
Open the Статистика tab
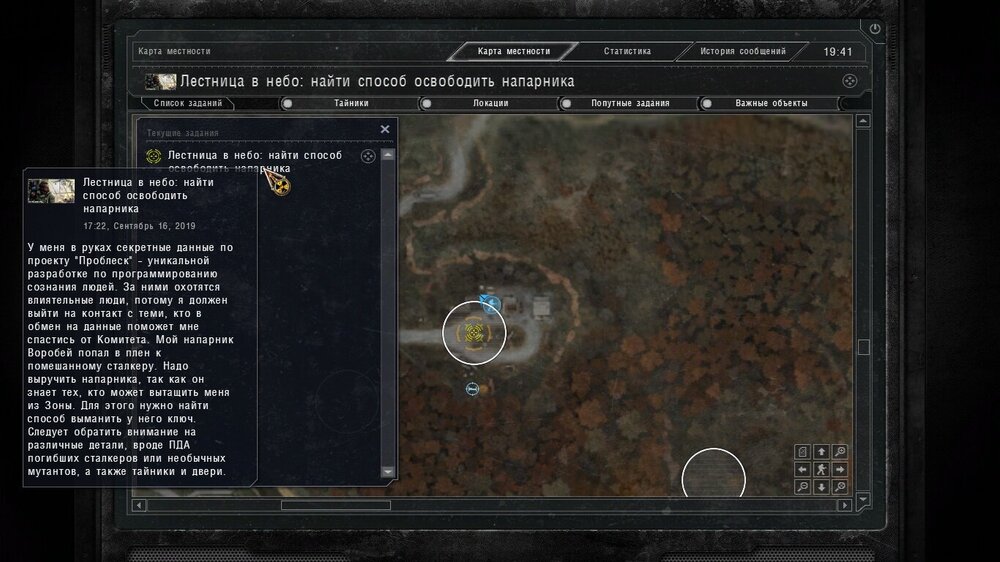(627, 52)
